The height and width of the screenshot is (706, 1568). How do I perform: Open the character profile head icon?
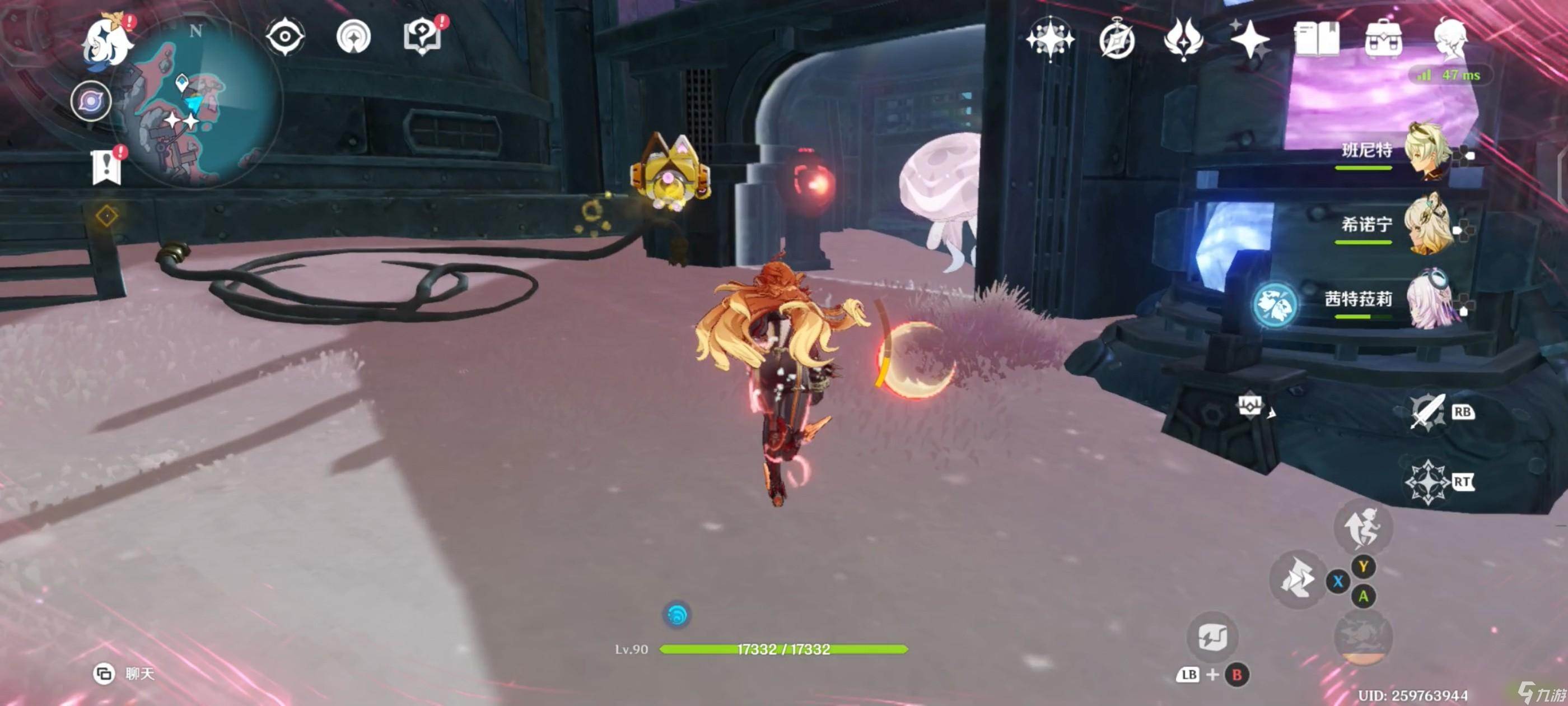tap(1450, 39)
